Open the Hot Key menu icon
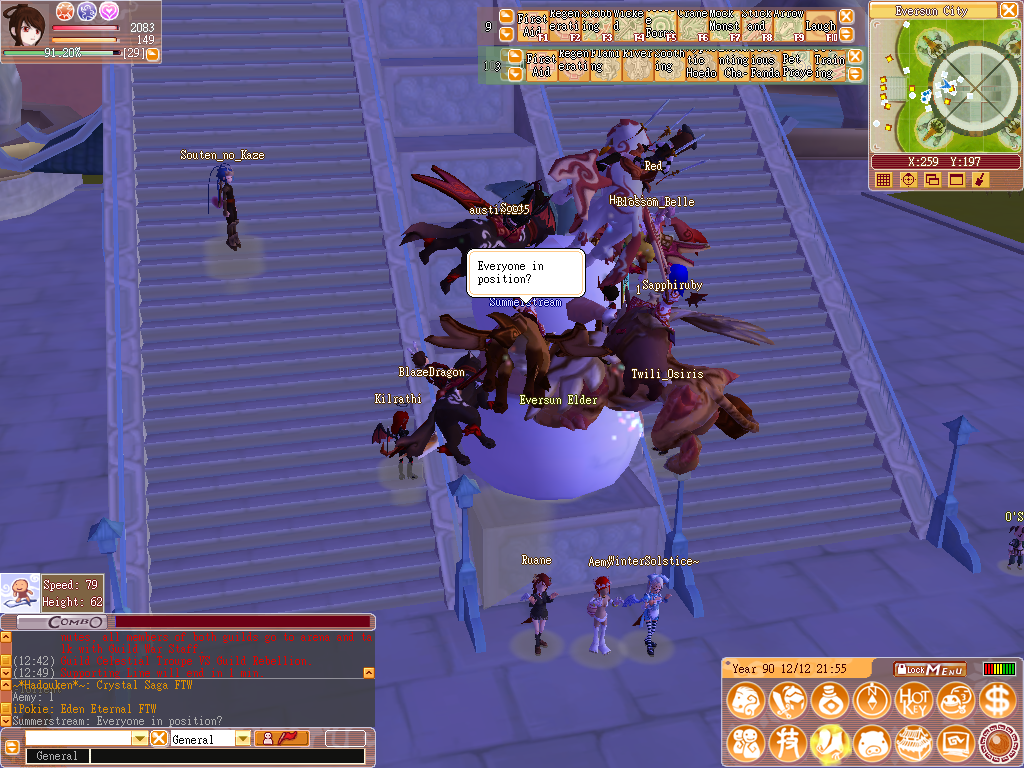Viewport: 1024px width, 768px height. click(913, 700)
